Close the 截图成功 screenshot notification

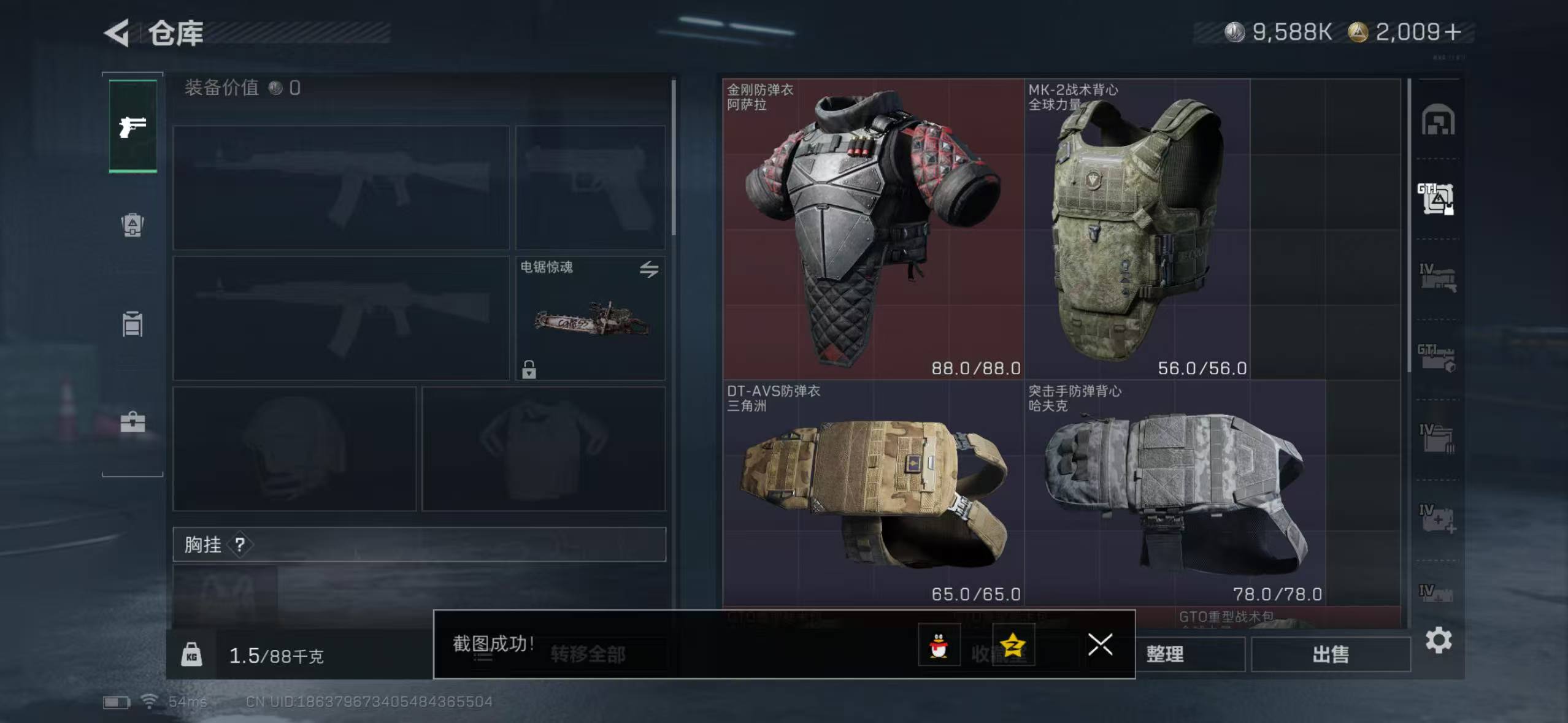1101,644
